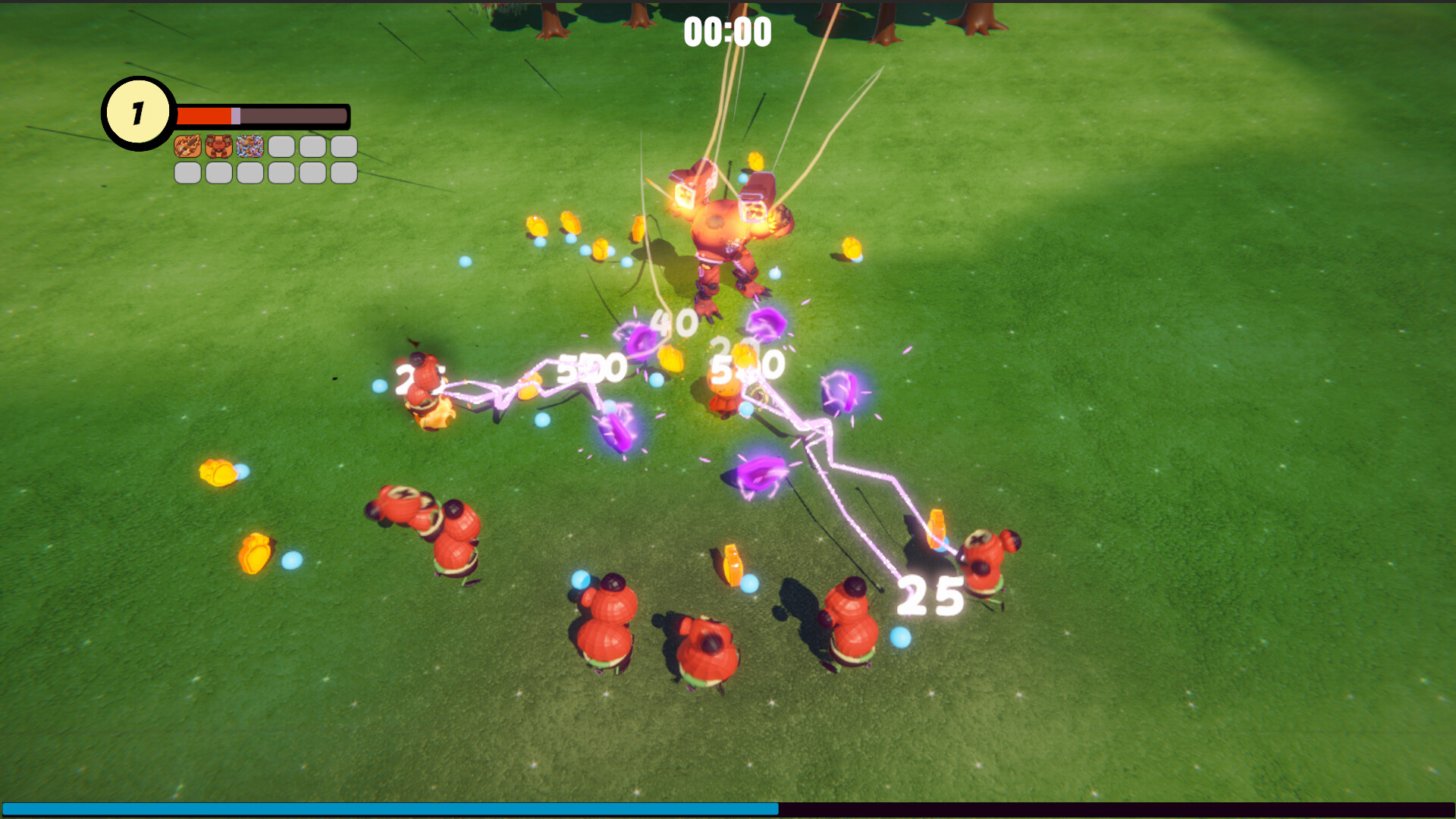Click the fourth empty slot in bottom row
Screen dimensions: 1456x819
tap(280, 173)
